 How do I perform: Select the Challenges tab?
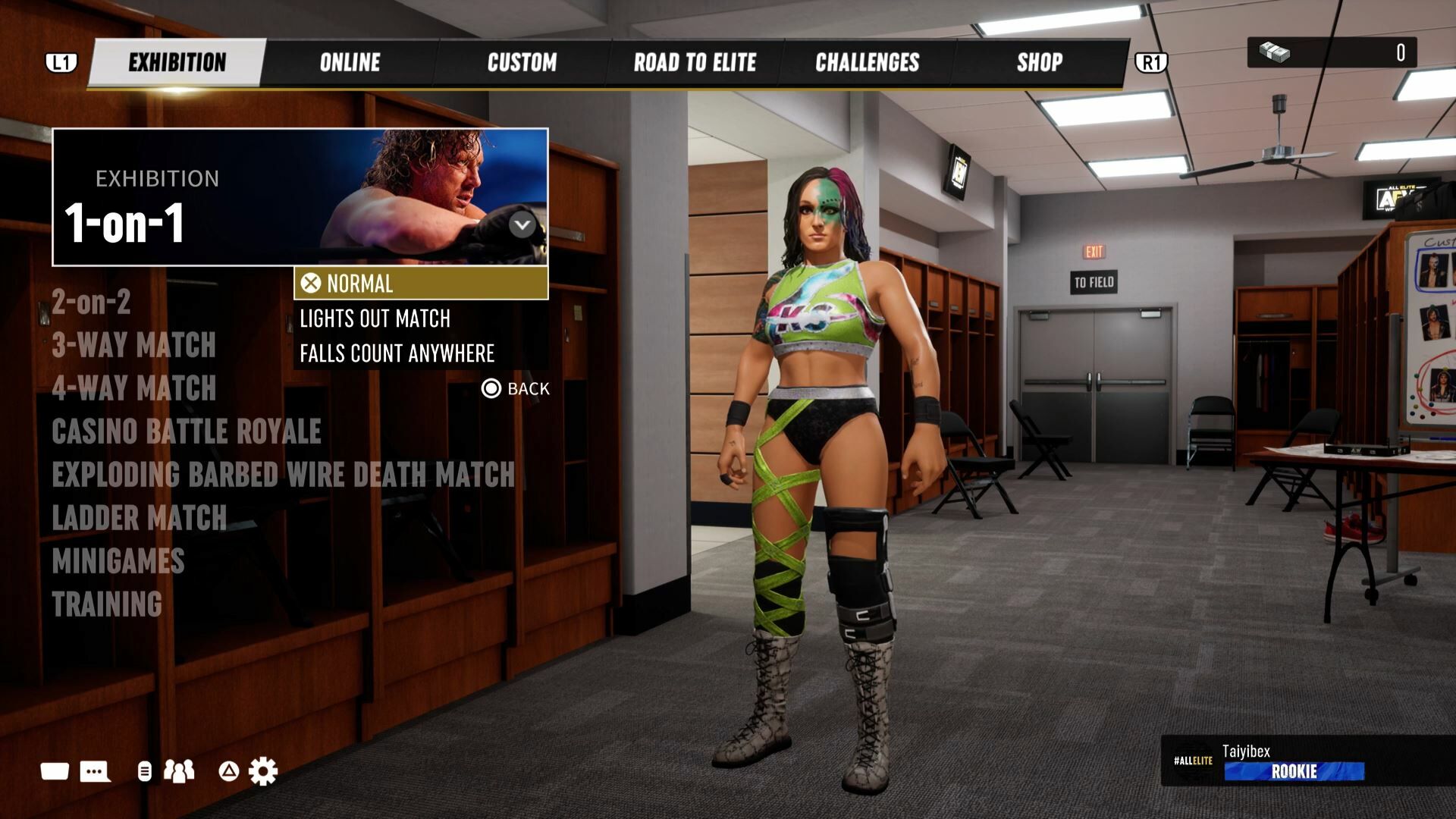(867, 62)
